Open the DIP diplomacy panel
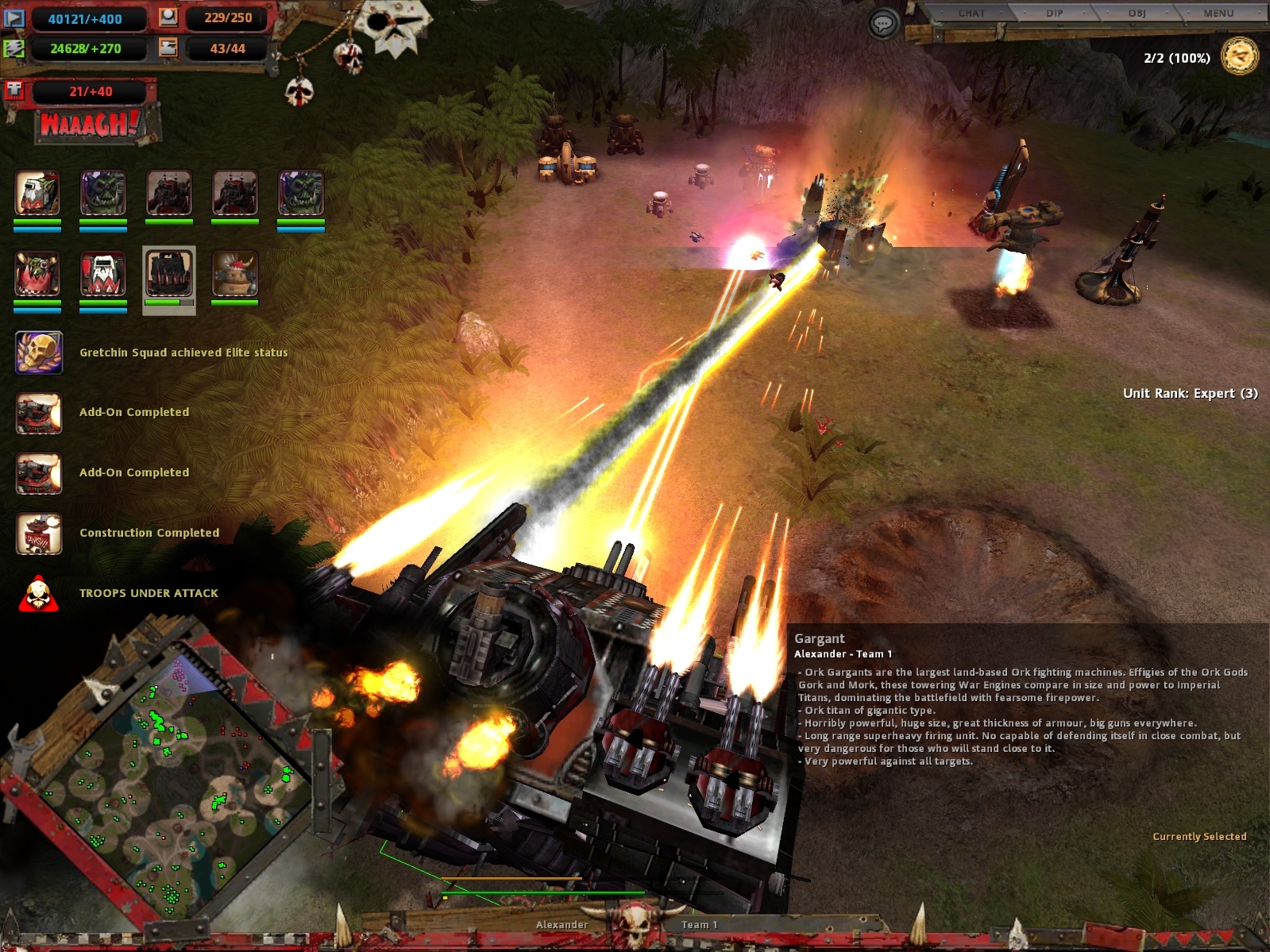The height and width of the screenshot is (952, 1270). click(x=1054, y=13)
